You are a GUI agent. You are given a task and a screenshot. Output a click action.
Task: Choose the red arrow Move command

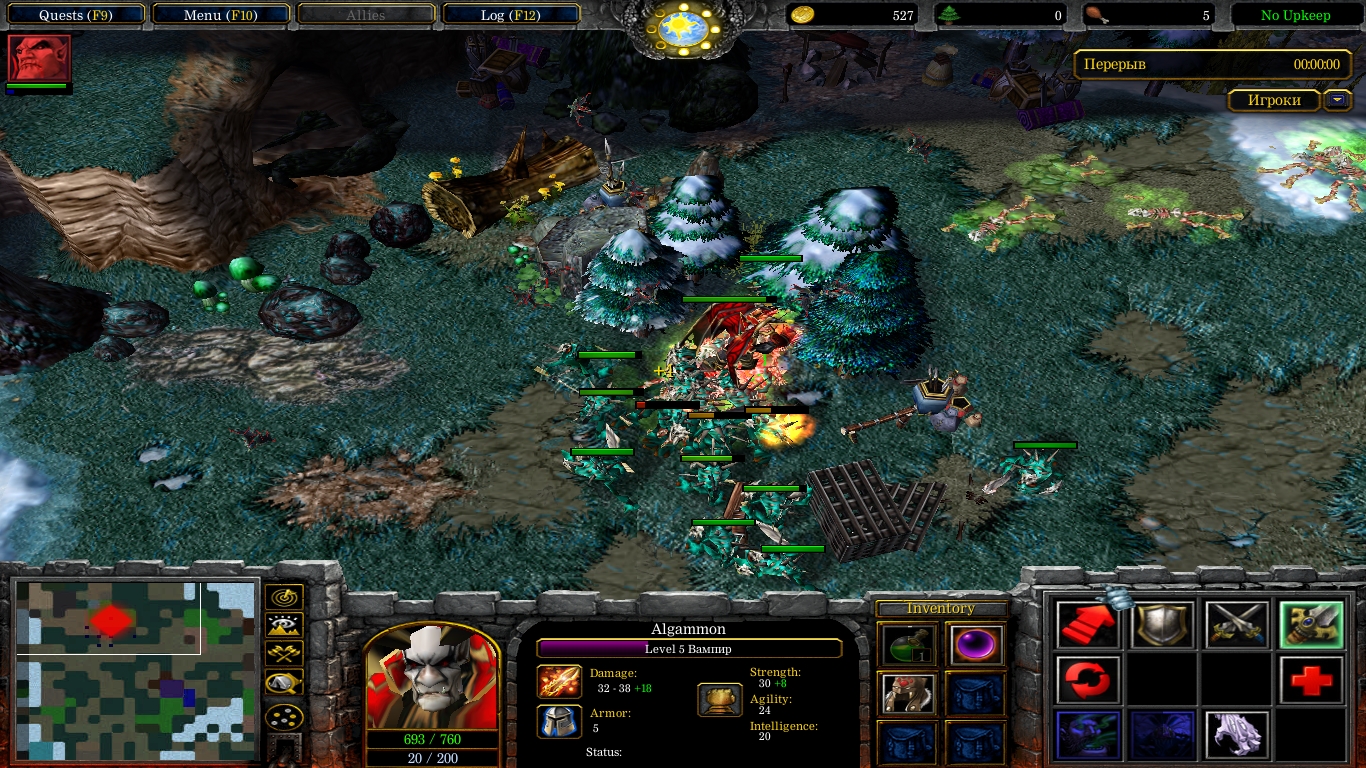point(1087,626)
